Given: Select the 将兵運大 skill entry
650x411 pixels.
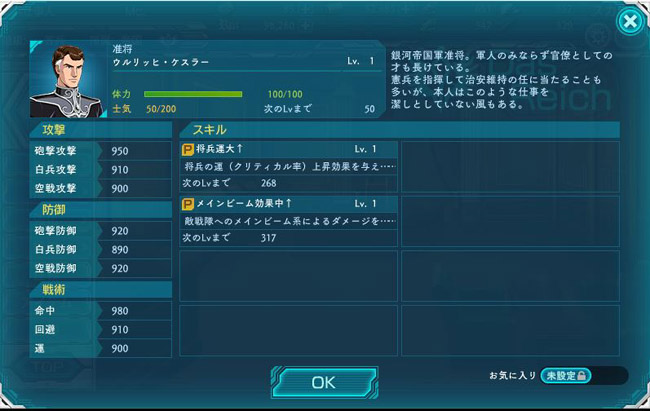Looking at the screenshot, I should [288, 166].
